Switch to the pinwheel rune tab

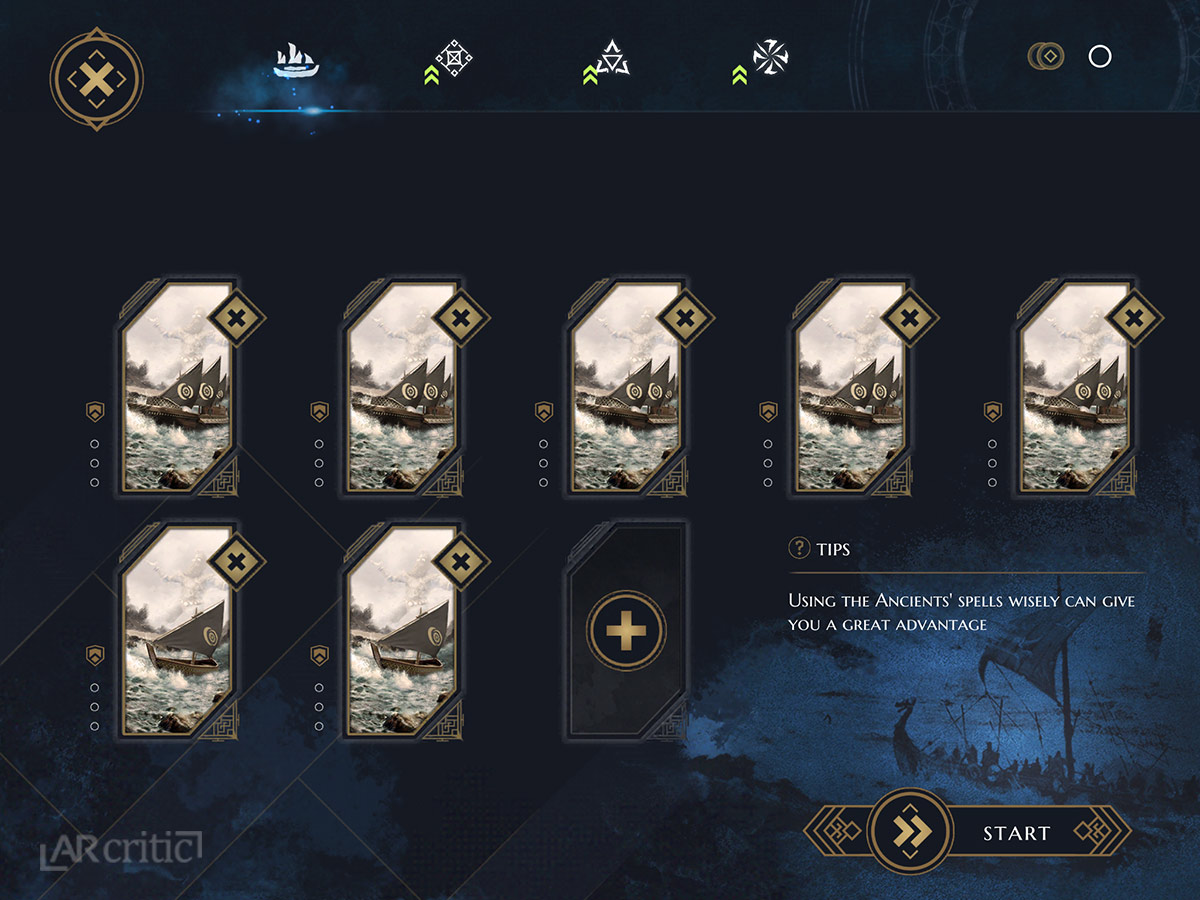coord(770,58)
